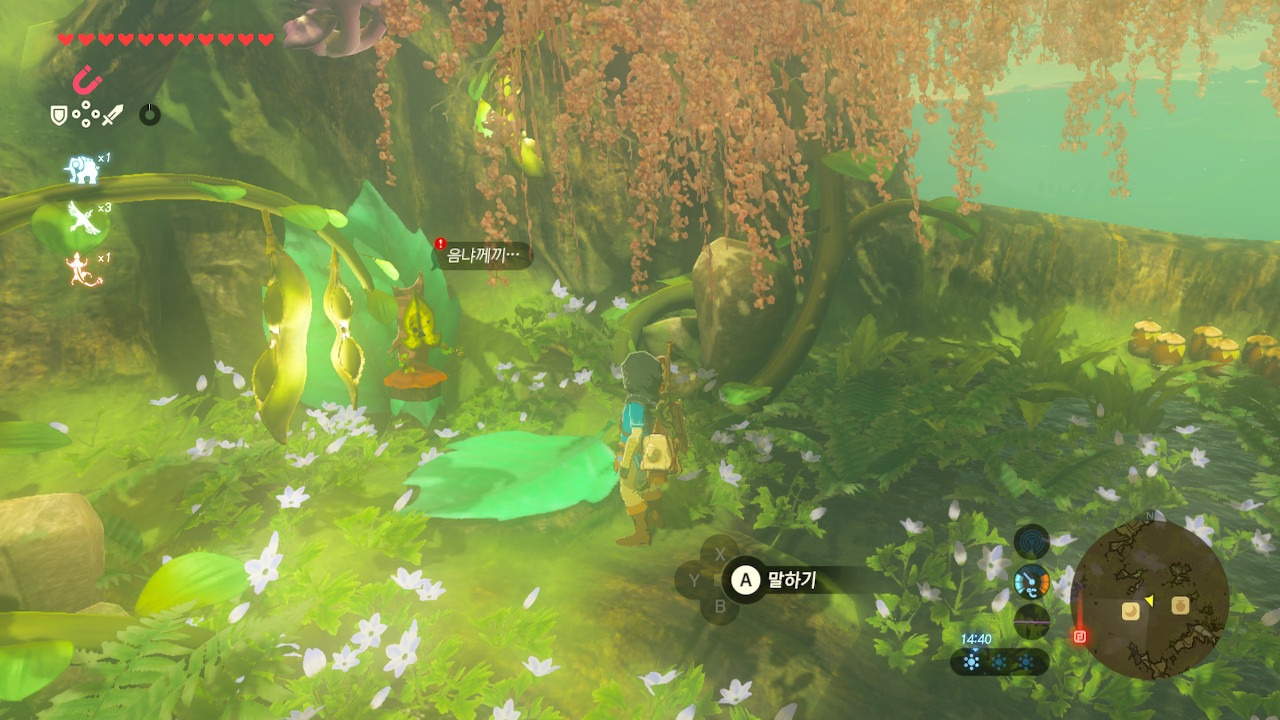Screen dimensions: 1280x720
Task: Activate the lizard champion ability icon
Action: click(x=84, y=269)
